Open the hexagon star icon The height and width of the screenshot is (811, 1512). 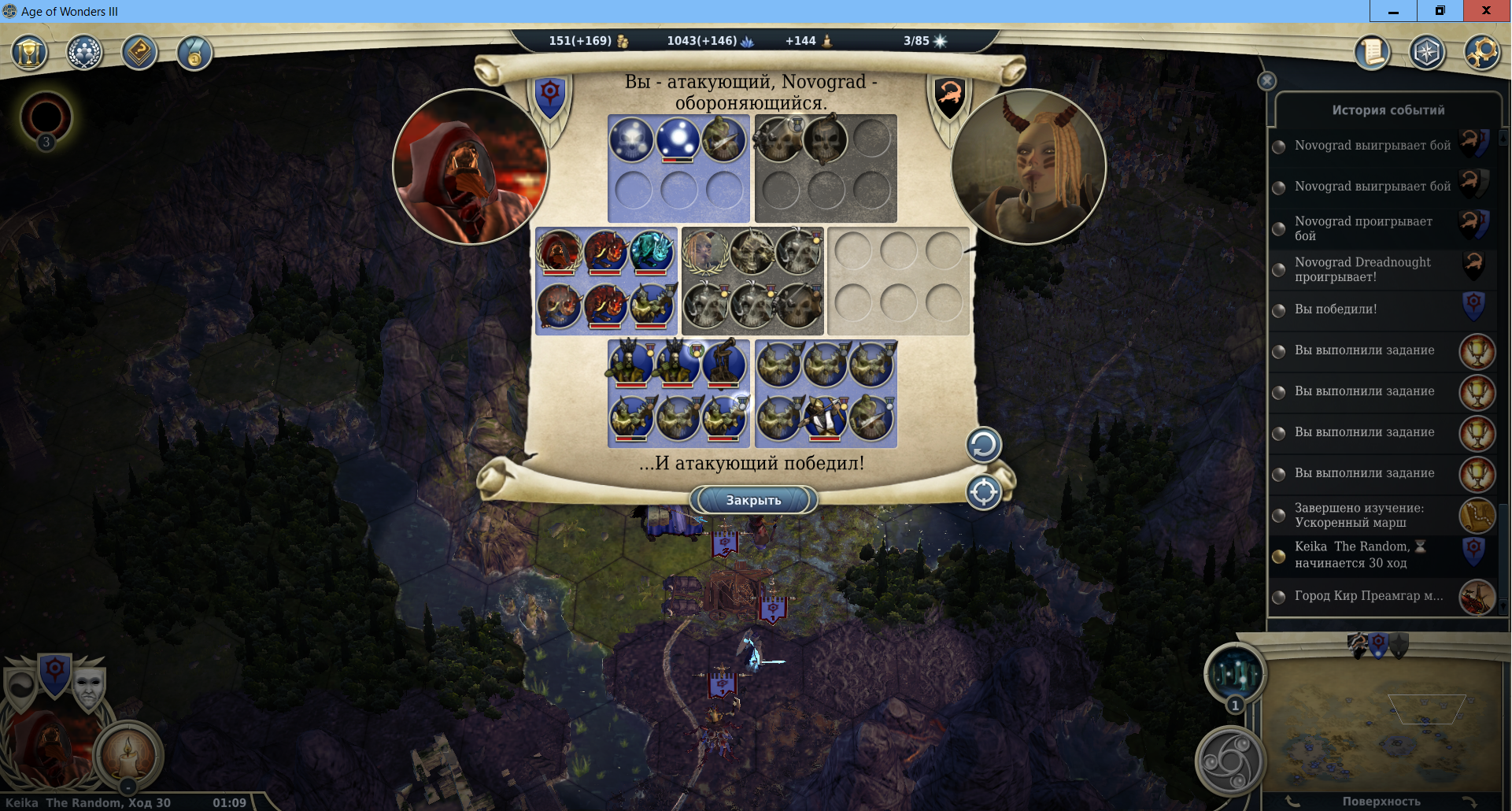[1427, 54]
